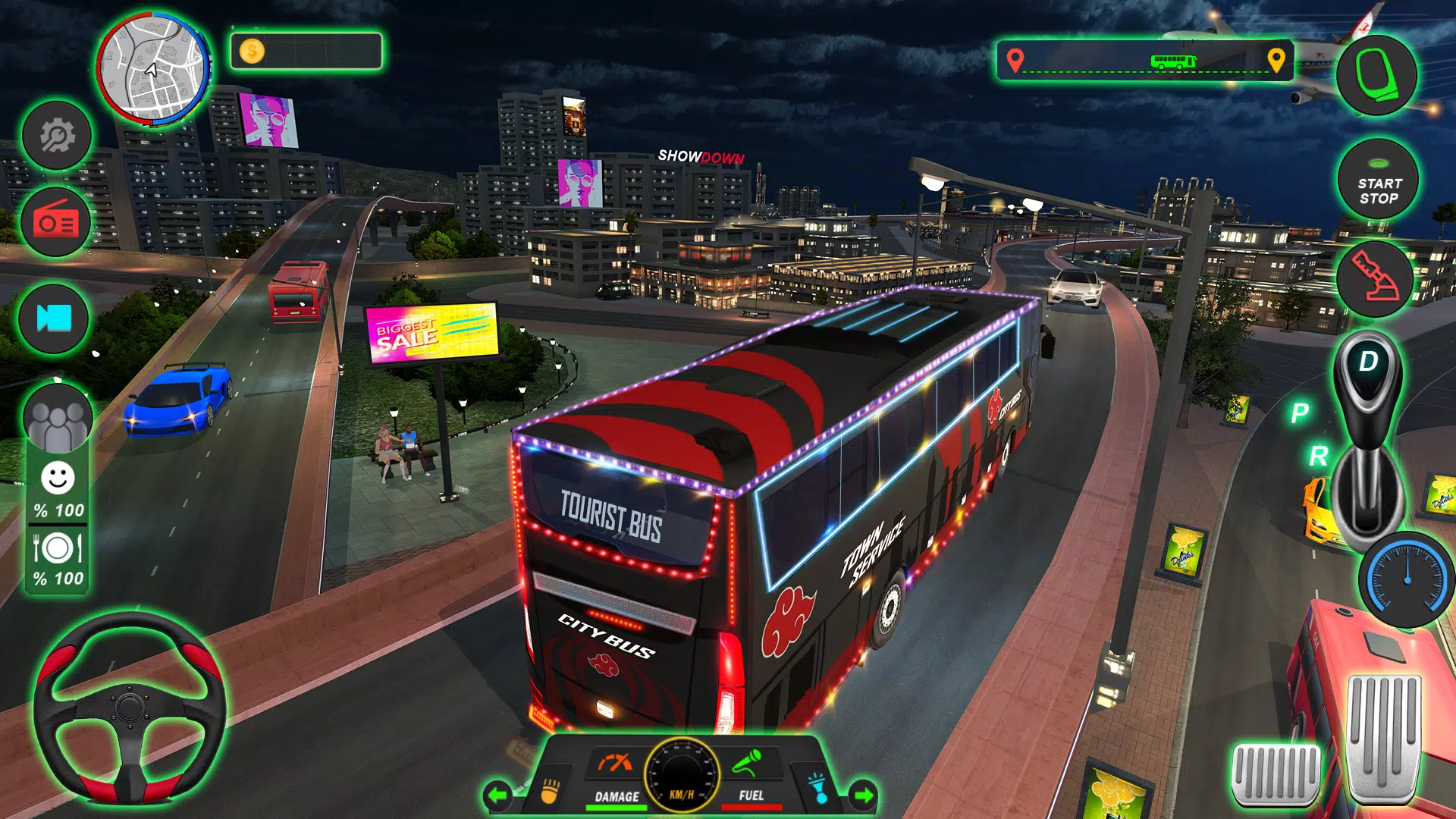Turn the steering wheel control

click(x=130, y=708)
